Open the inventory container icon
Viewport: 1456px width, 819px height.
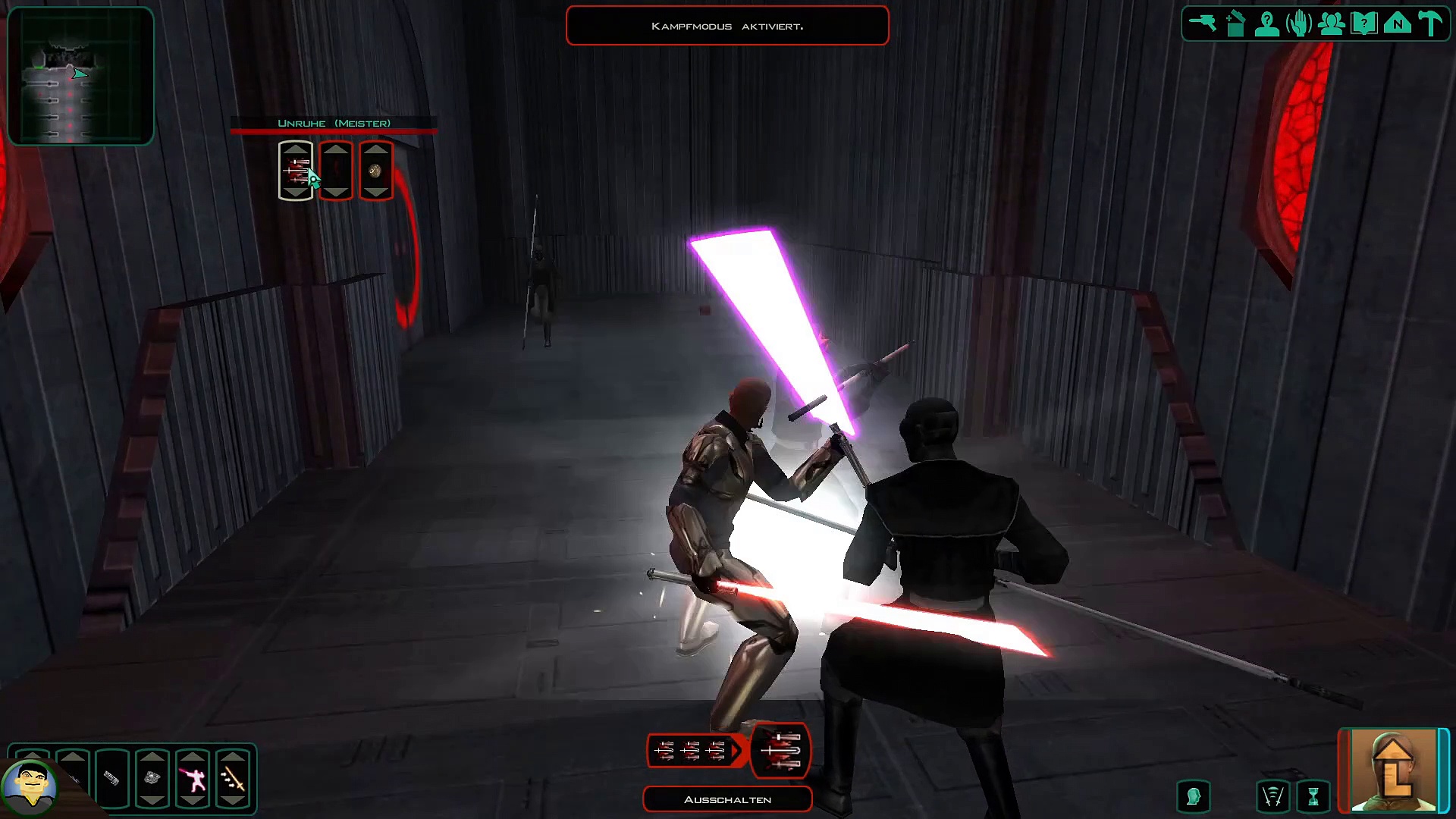point(1235,24)
